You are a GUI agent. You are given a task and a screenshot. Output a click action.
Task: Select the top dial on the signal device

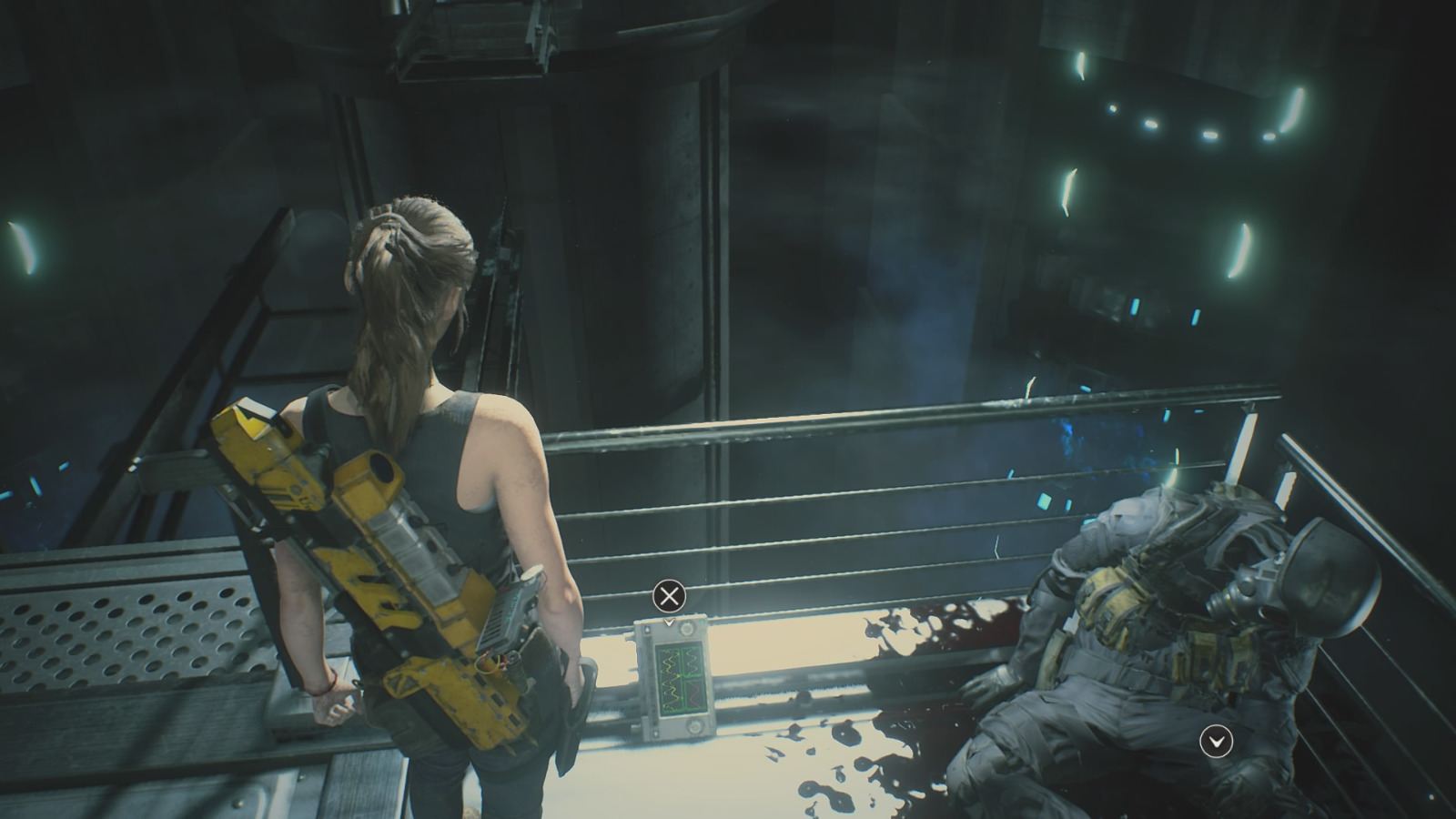pos(687,629)
